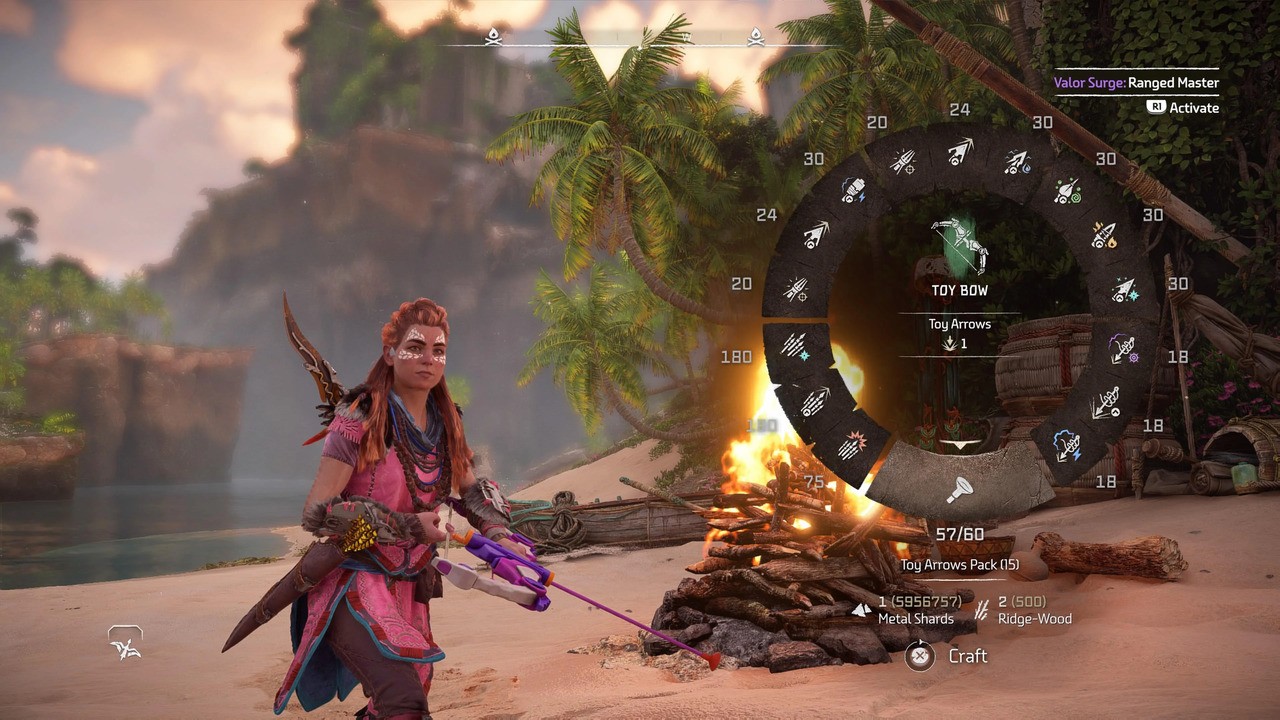
Task: Choose the canister ammo with blue lightning
Action: pos(852,191)
